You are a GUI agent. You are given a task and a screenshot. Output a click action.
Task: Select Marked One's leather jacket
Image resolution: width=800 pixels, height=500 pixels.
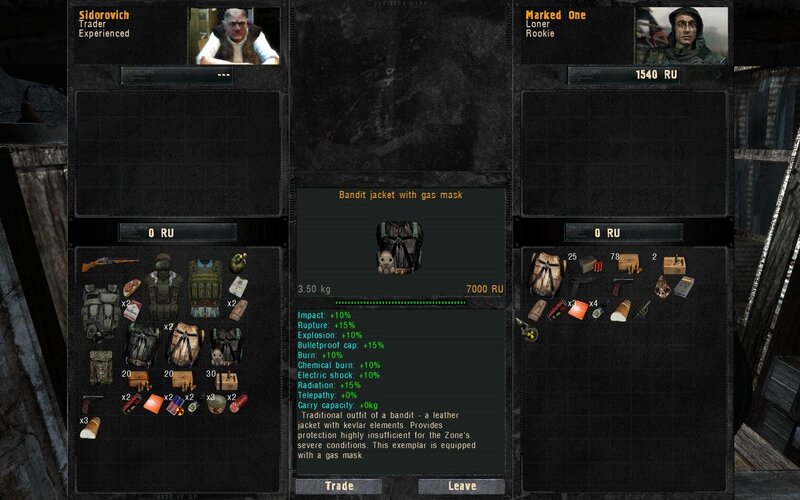[x=546, y=273]
